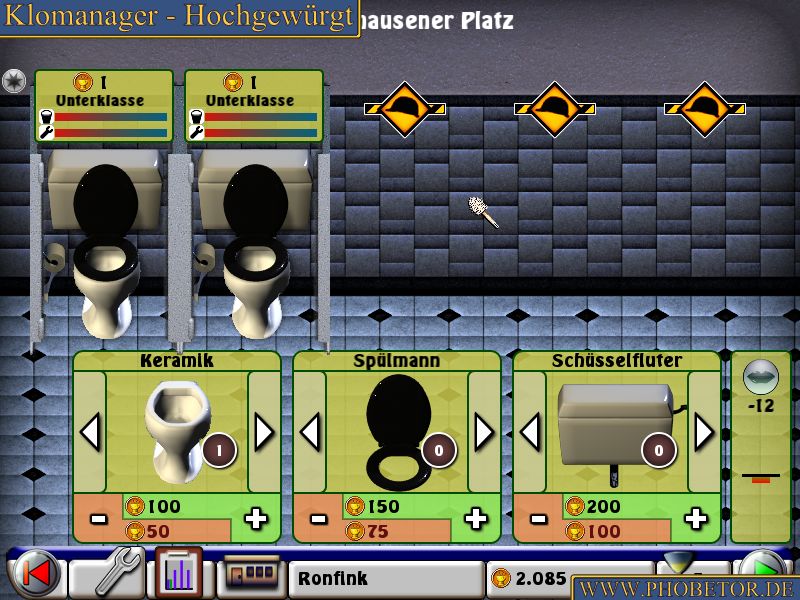Increase Keramik quantity with plus button
The height and width of the screenshot is (600, 800).
pos(257,518)
